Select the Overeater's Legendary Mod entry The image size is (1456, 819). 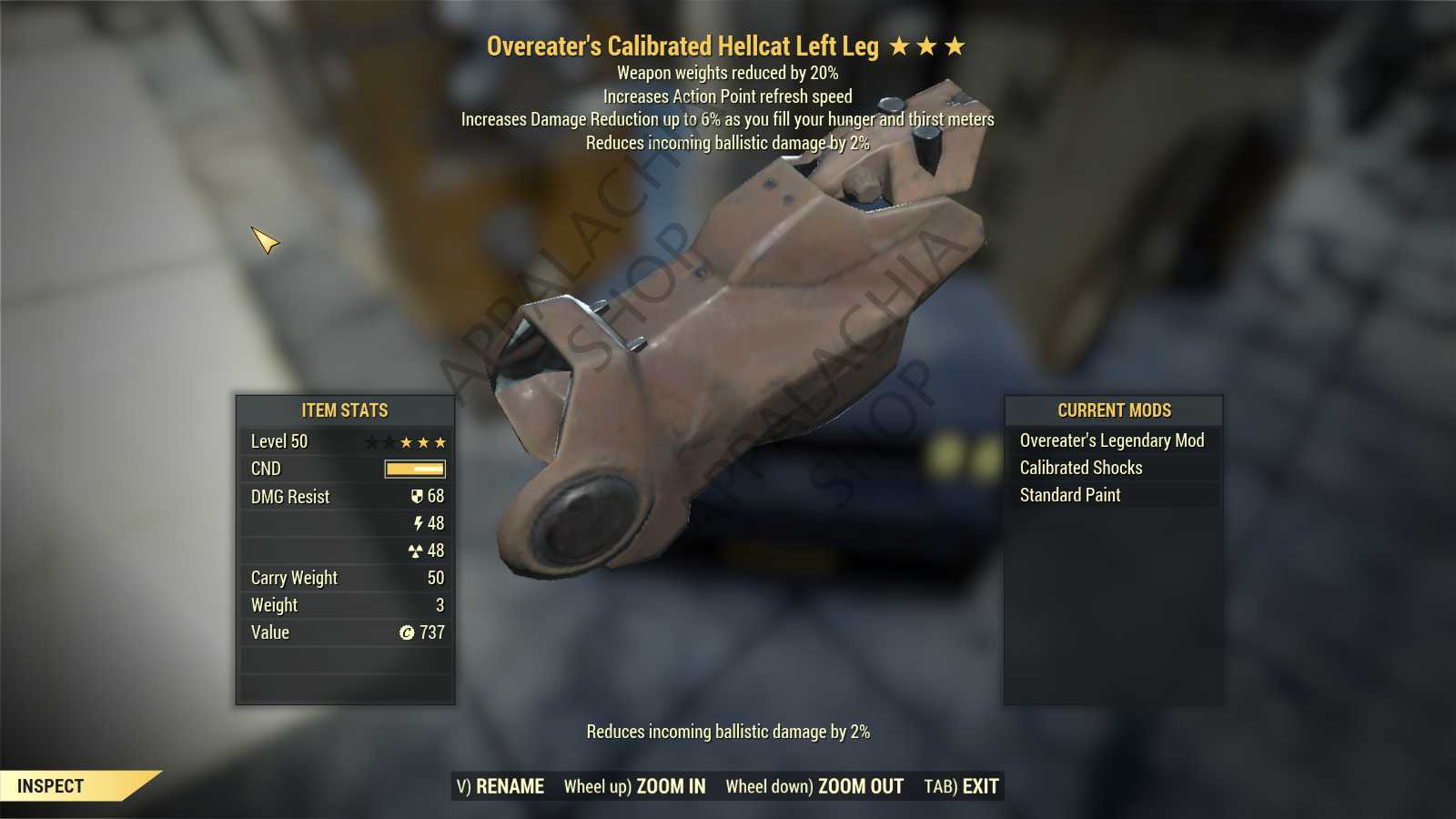point(1111,440)
